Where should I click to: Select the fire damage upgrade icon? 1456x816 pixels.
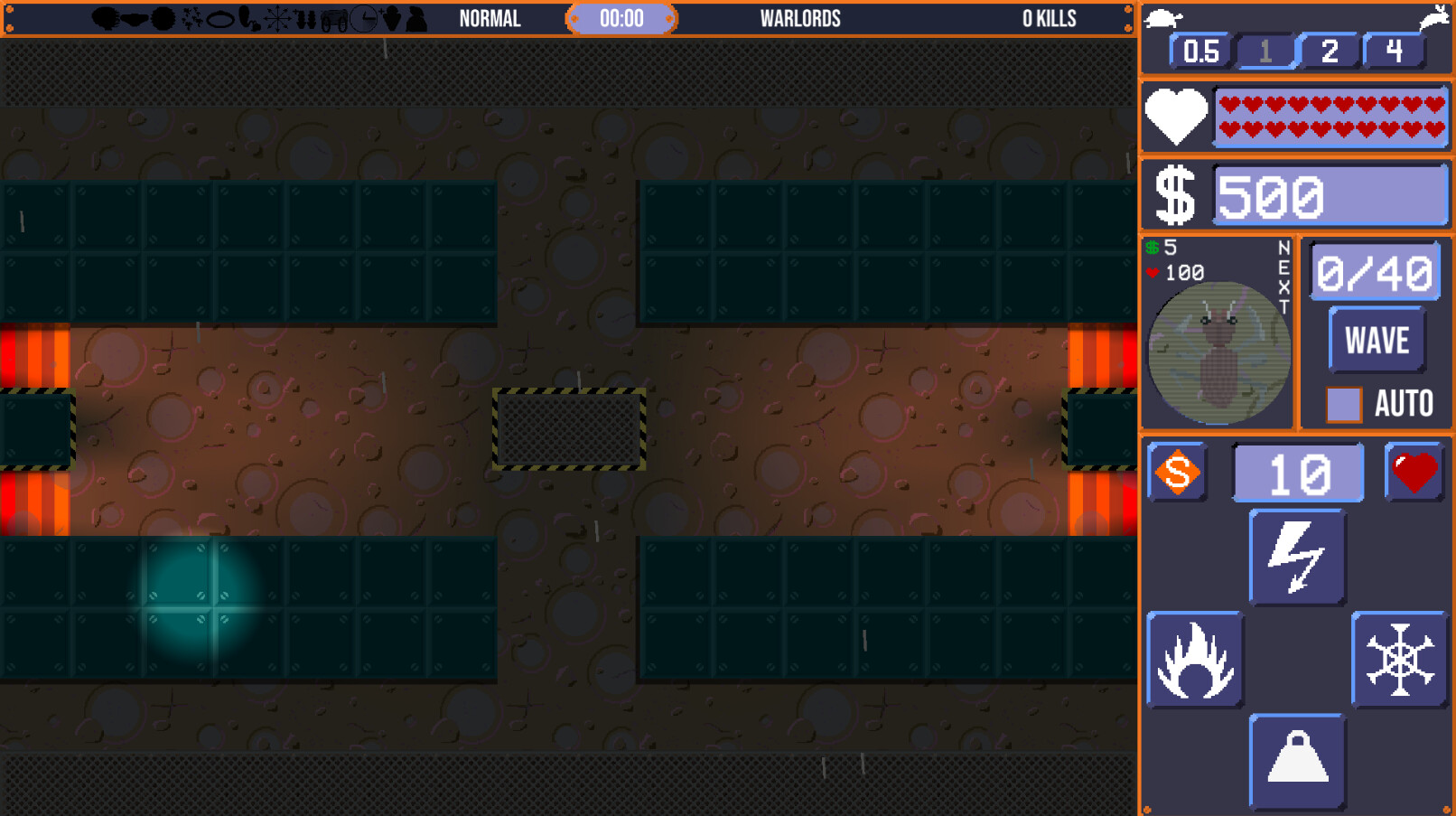(x=1194, y=659)
